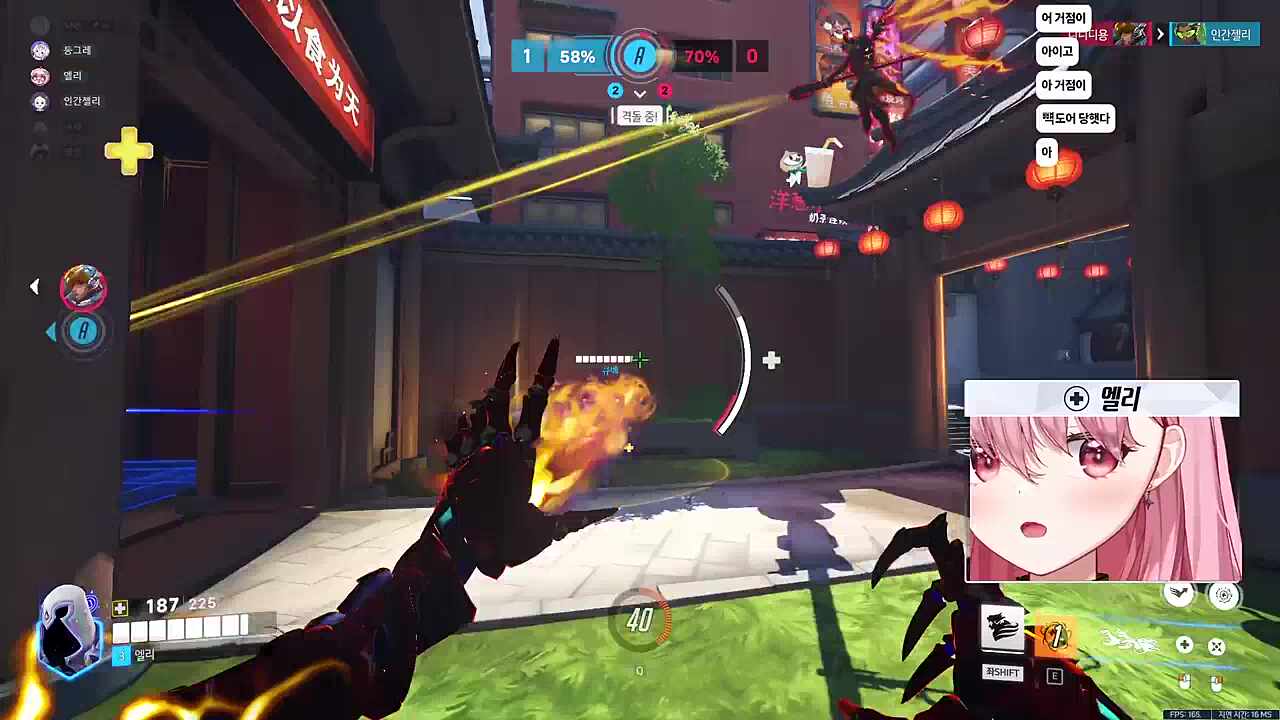Select the Biotic Orb ability on cooldown

(1054, 636)
